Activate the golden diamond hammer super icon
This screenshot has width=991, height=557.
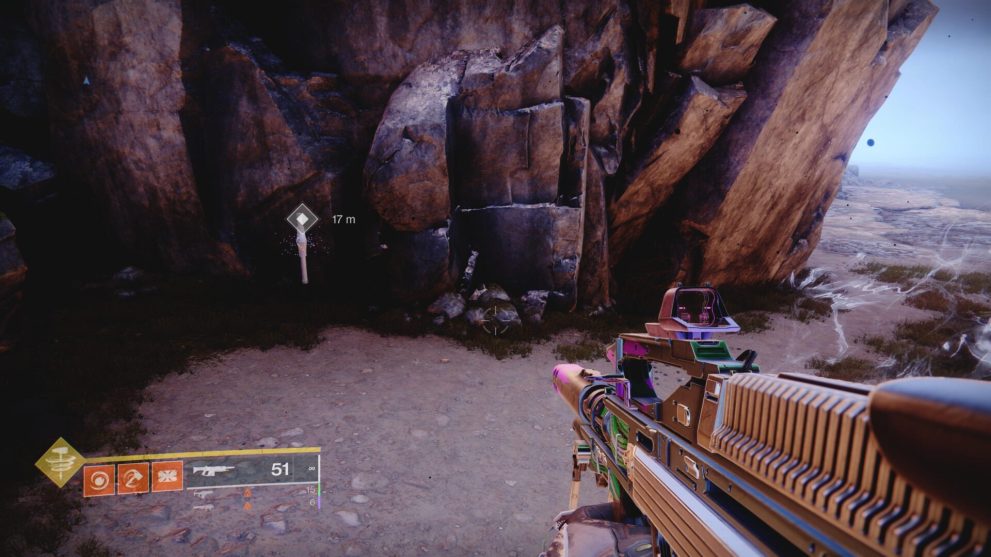coord(59,461)
